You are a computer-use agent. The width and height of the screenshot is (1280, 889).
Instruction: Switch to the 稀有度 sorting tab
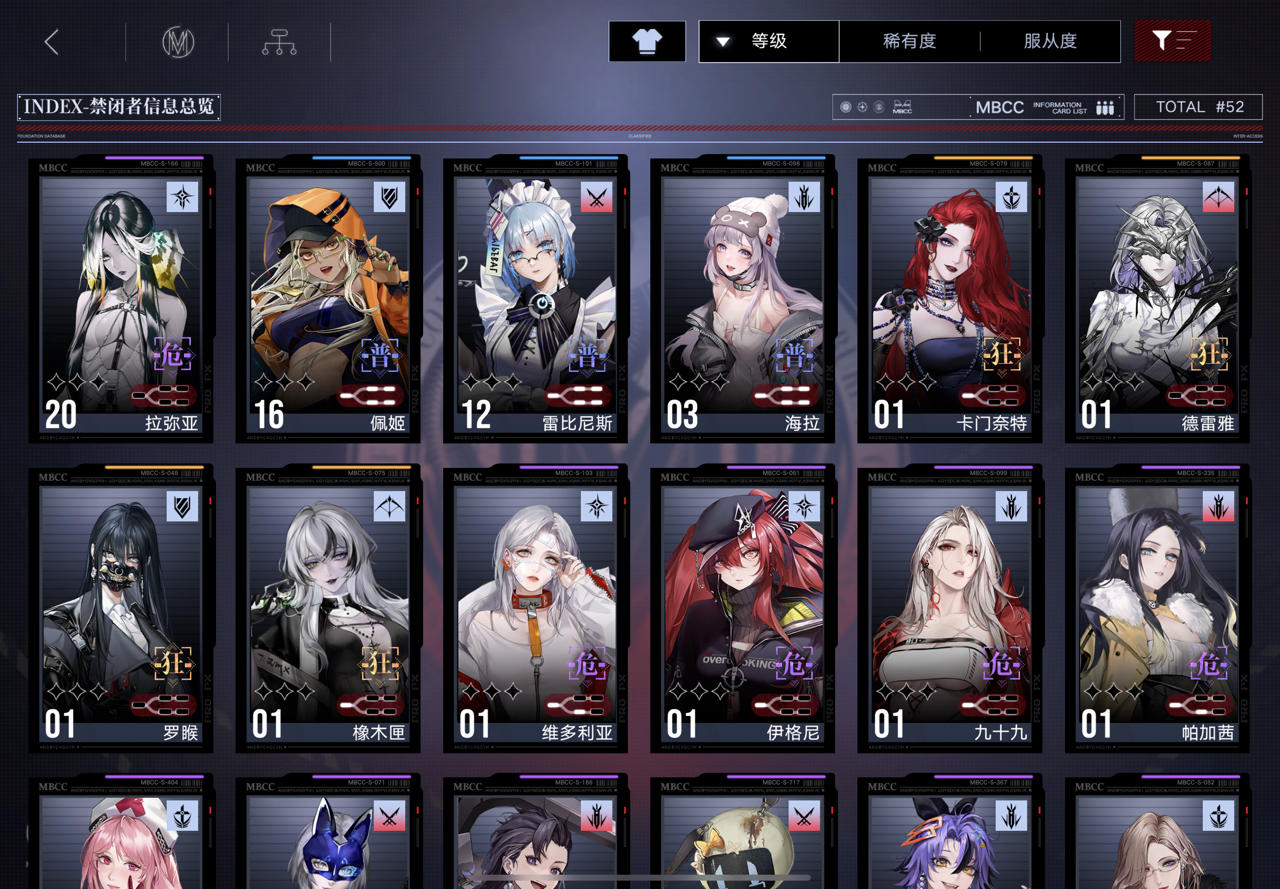pyautogui.click(x=906, y=41)
